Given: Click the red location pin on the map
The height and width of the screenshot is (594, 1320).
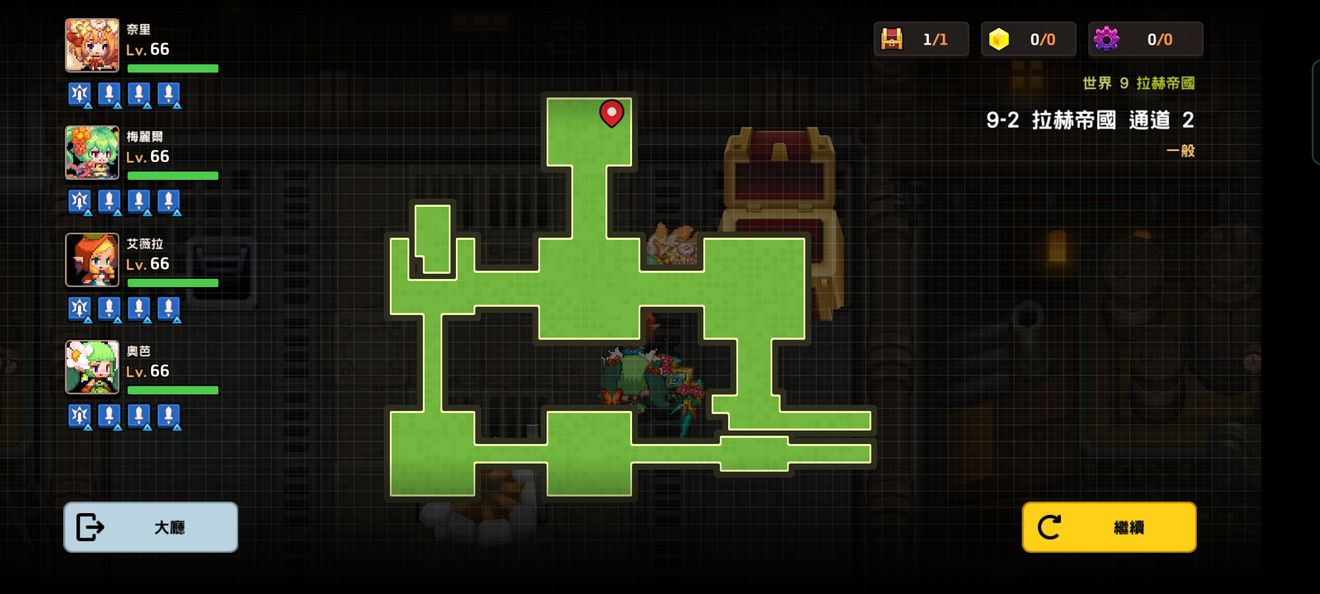Looking at the screenshot, I should [611, 114].
